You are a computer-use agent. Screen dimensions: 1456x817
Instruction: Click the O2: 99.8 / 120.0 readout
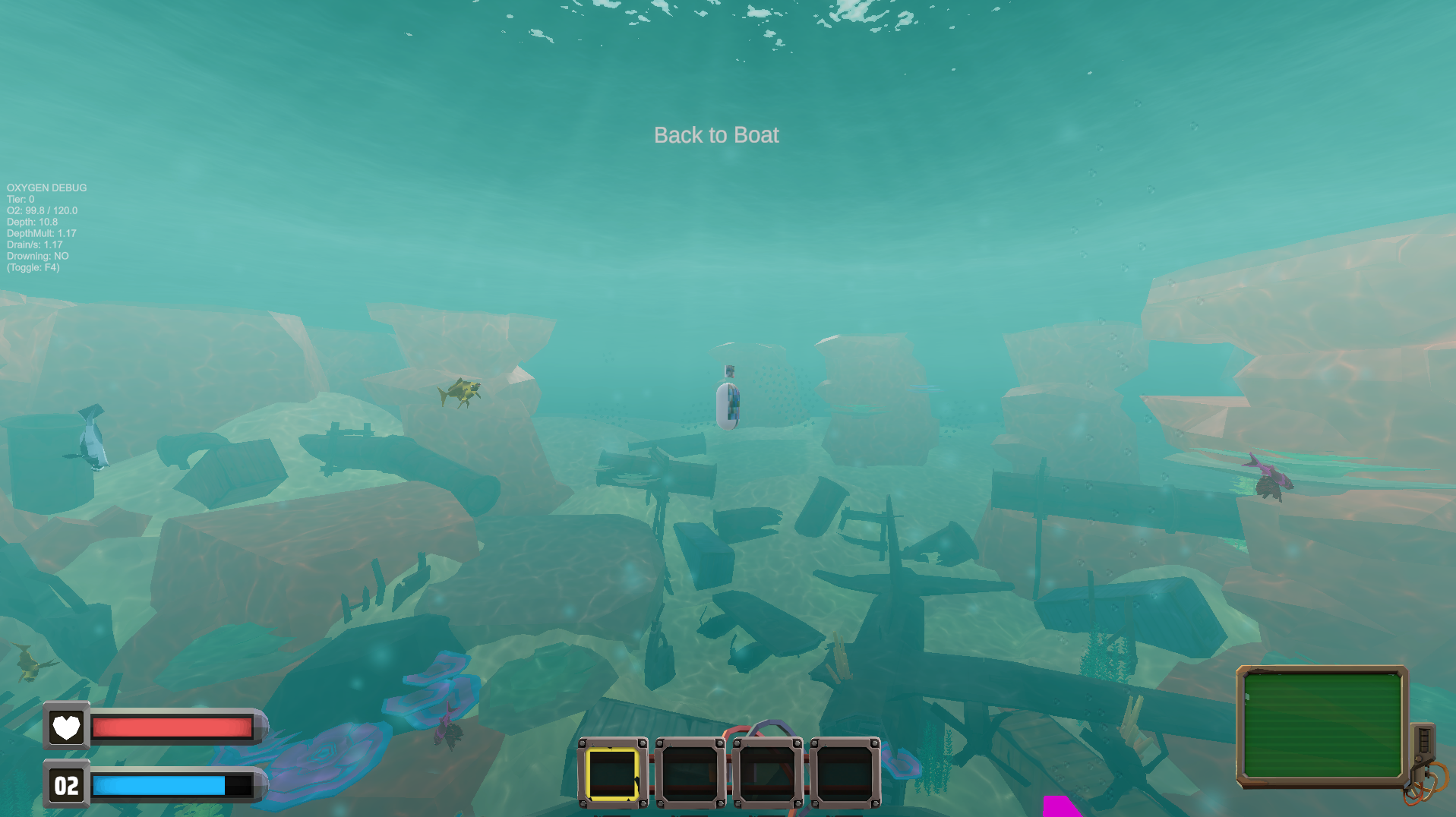40,210
